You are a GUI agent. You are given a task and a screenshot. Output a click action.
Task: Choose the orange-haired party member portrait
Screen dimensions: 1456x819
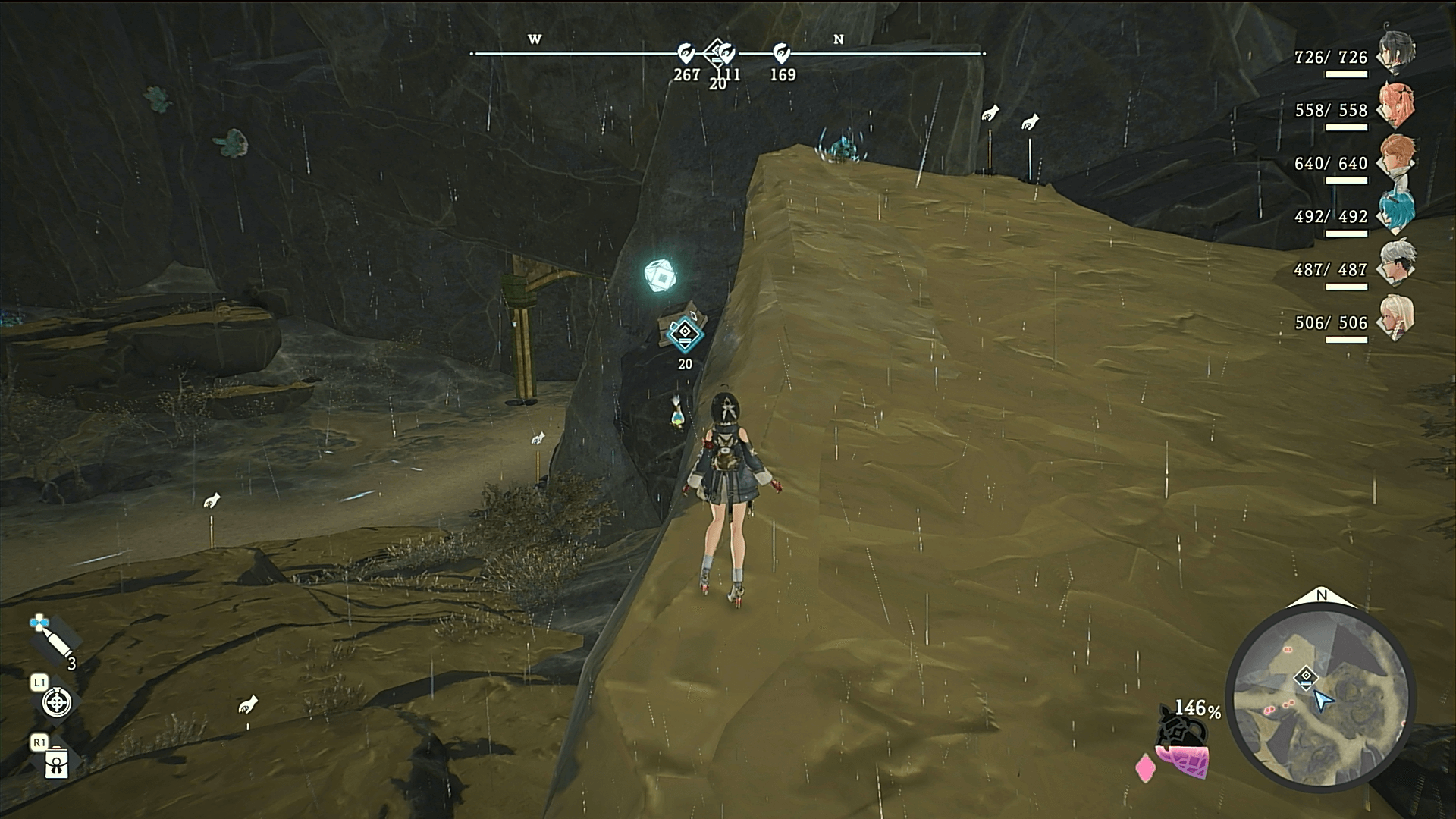coord(1397,159)
